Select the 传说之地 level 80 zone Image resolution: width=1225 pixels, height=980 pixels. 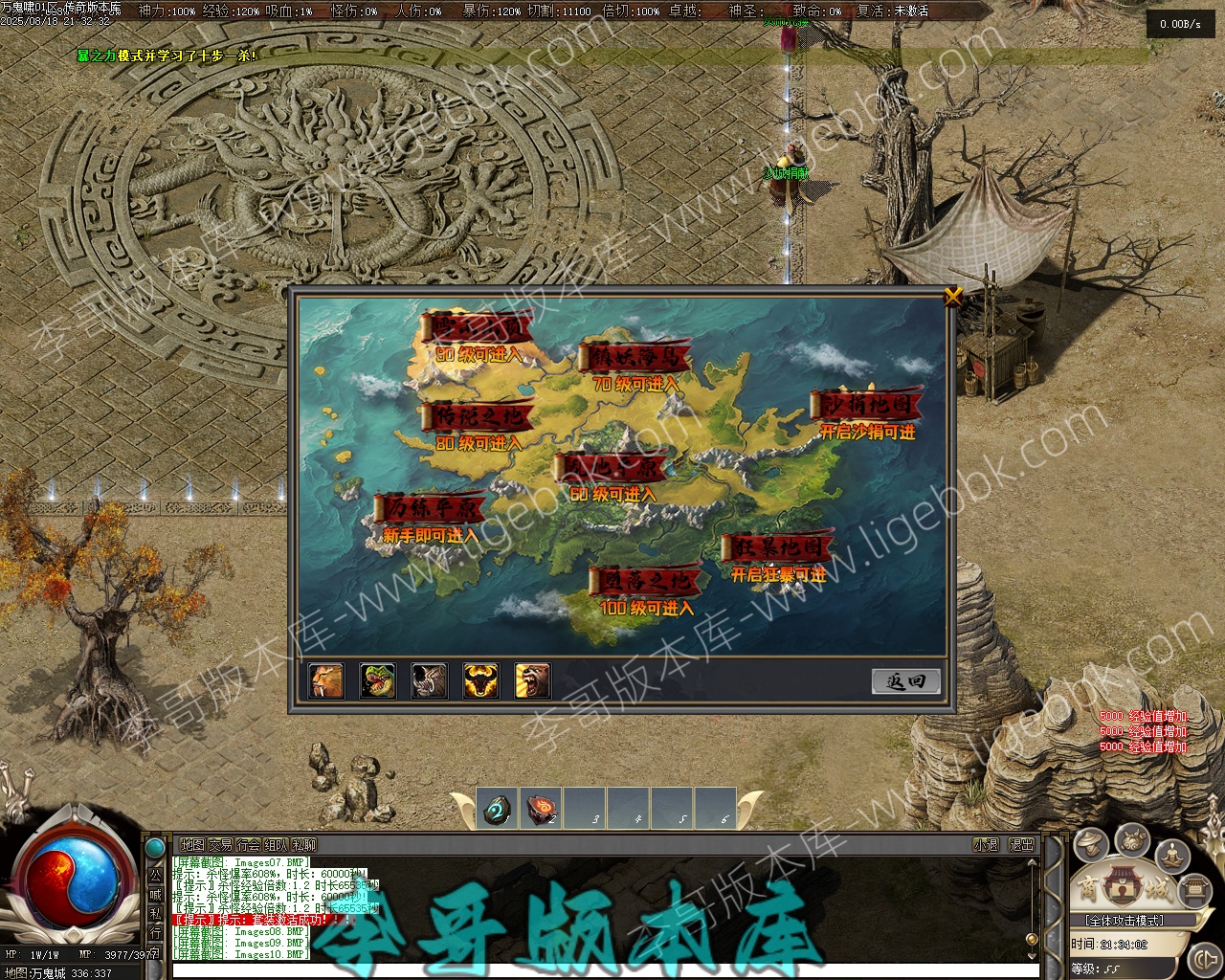477,419
